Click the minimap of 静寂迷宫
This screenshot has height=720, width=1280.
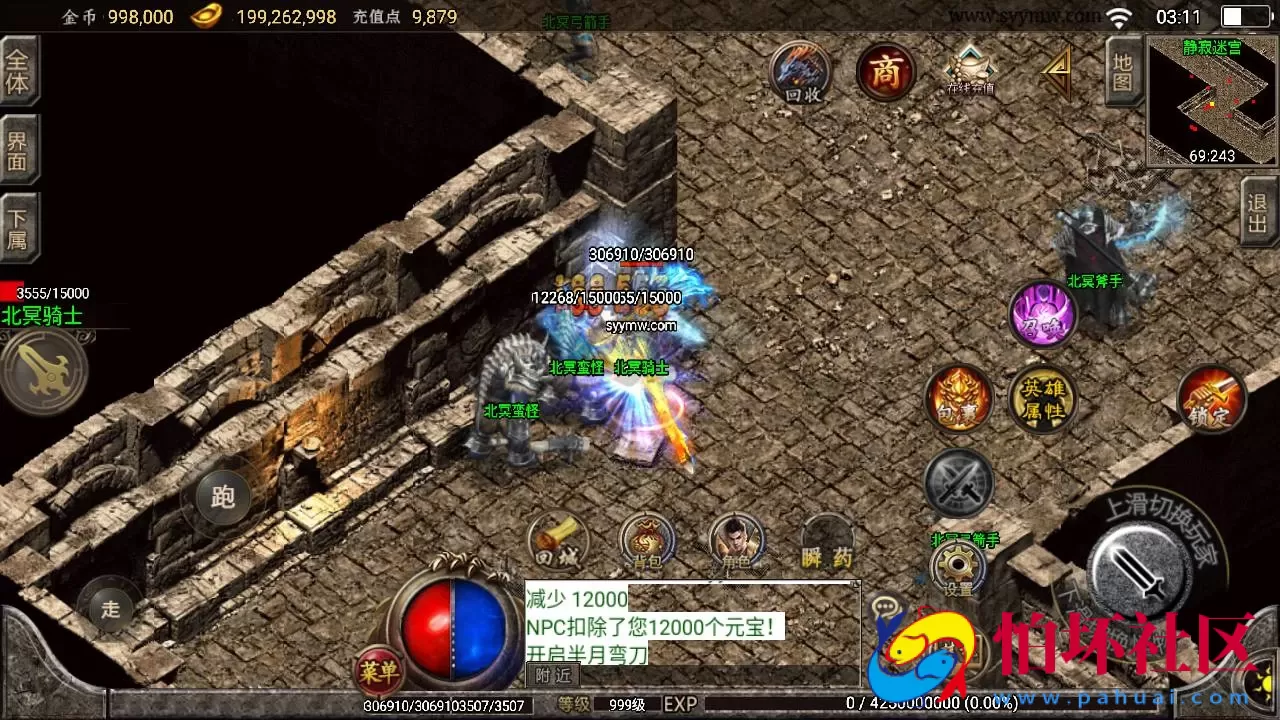1210,95
